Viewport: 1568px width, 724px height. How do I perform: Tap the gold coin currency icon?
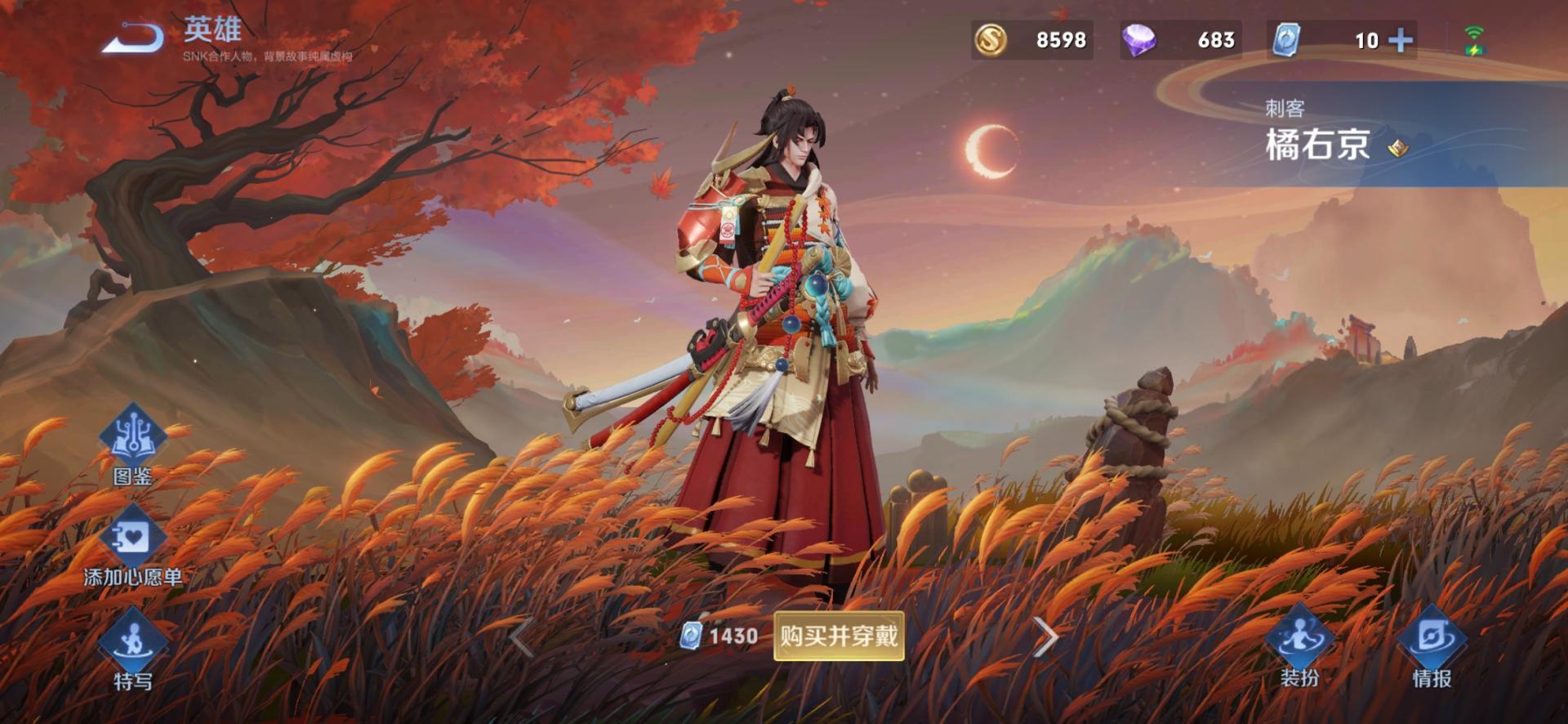coord(990,40)
